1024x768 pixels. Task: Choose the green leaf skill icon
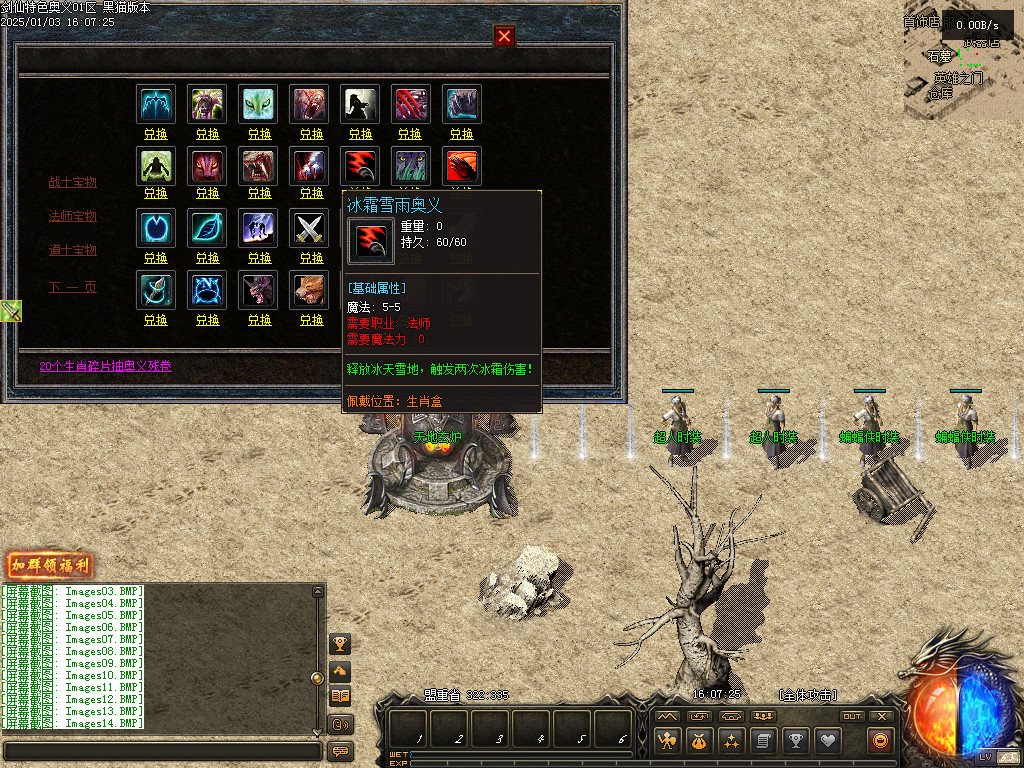click(208, 229)
